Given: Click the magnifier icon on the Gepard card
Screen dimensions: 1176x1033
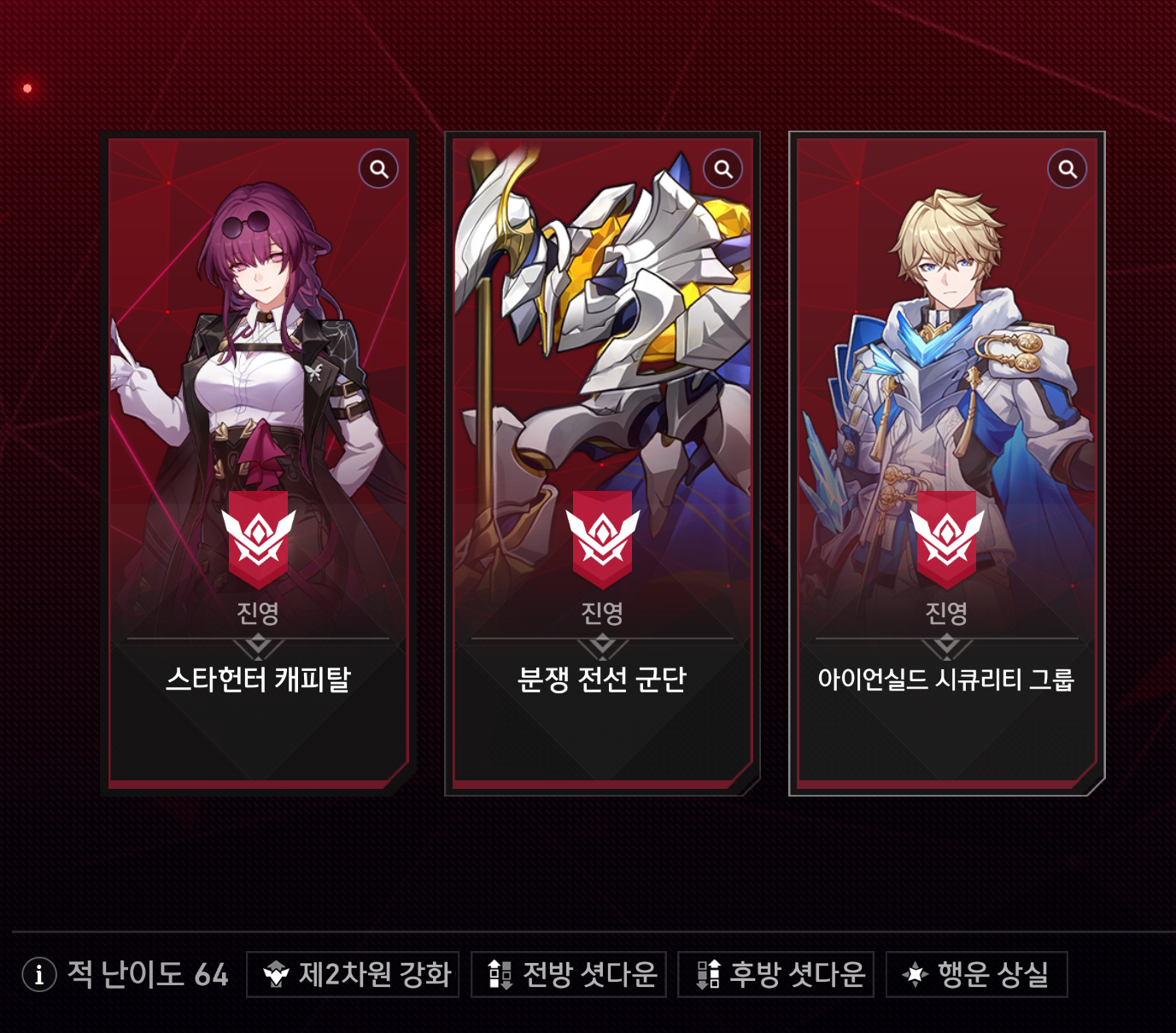Looking at the screenshot, I should (x=1068, y=168).
